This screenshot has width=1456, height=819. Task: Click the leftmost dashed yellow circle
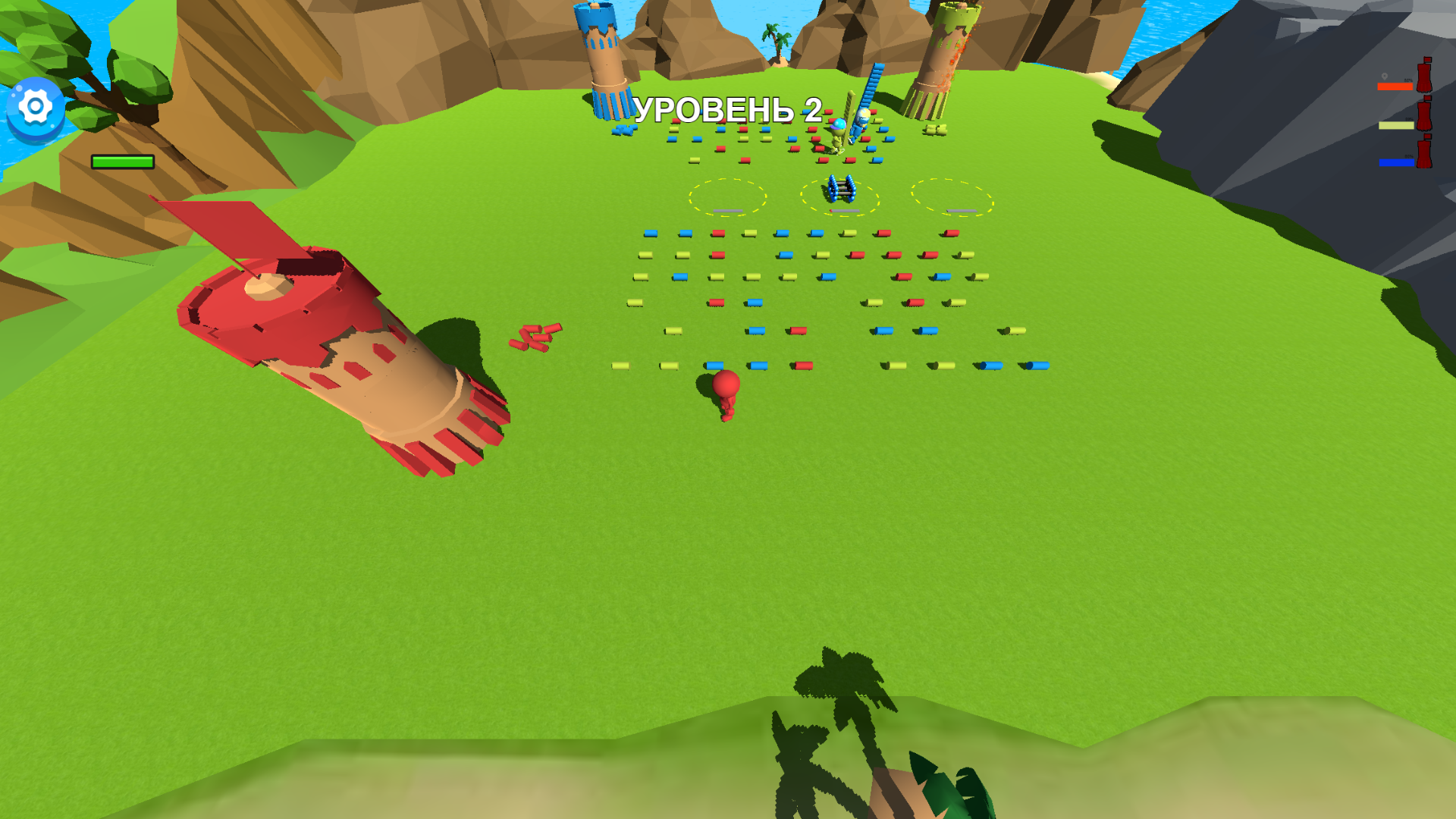pos(730,197)
